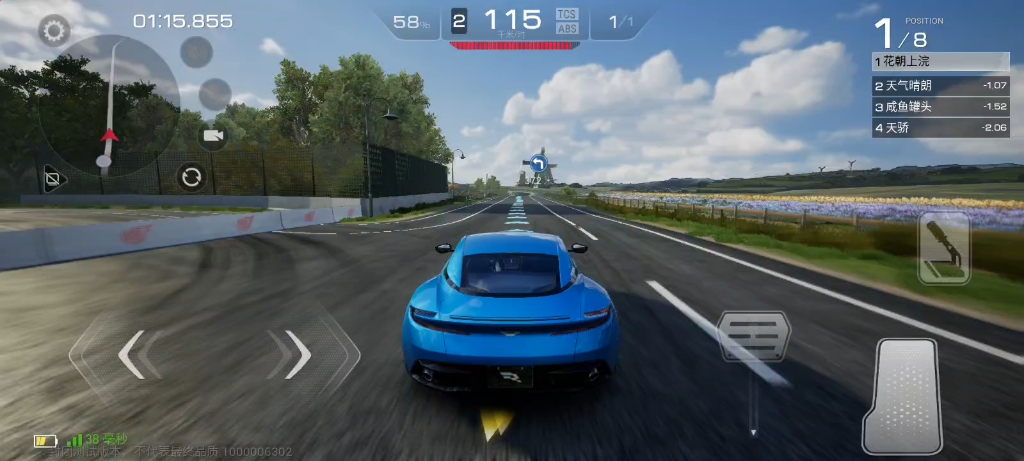Viewport: 1024px width, 461px height.
Task: Tap the brake pedal
Action: [x=753, y=340]
